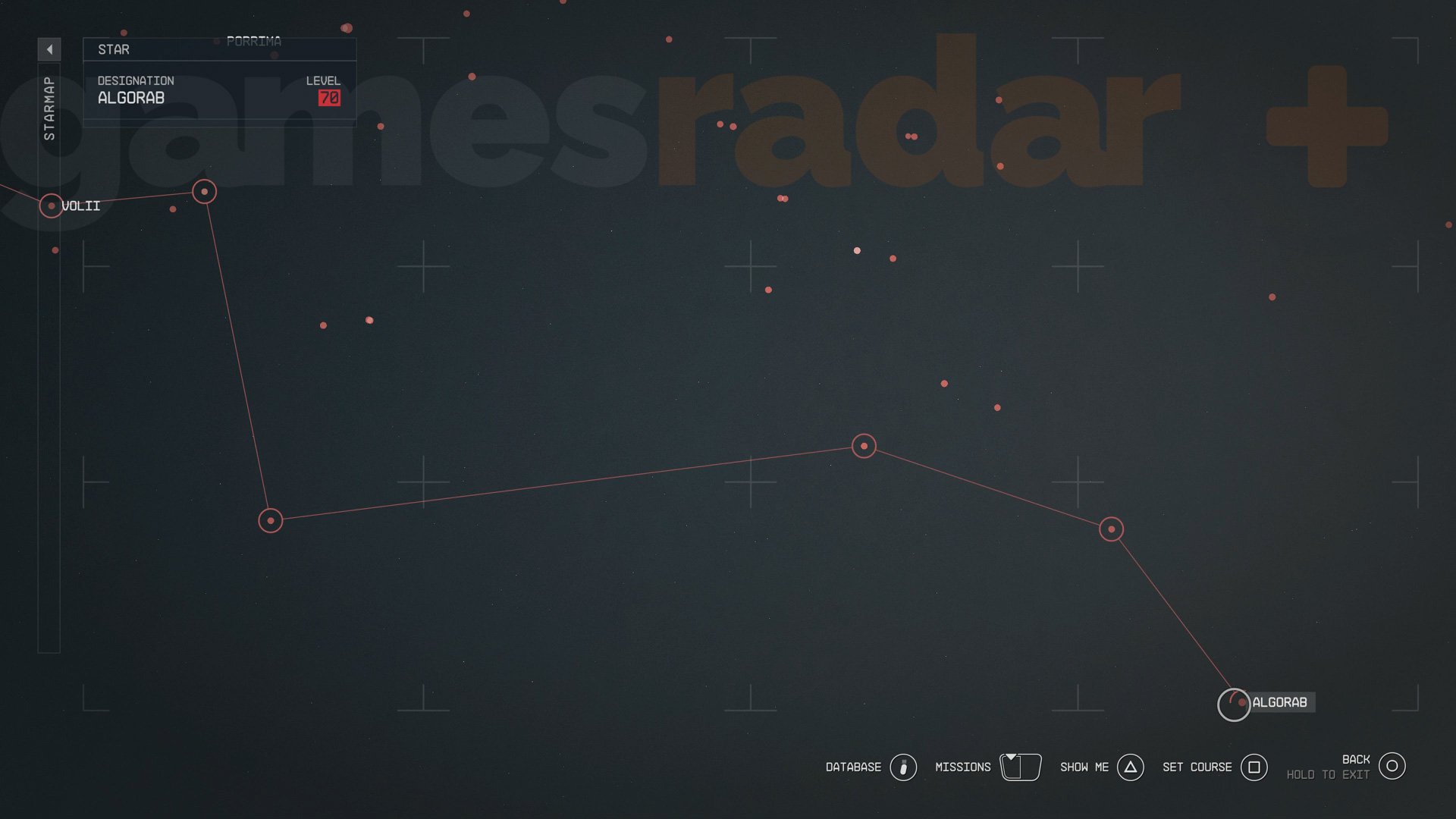The width and height of the screenshot is (1456, 819).
Task: Activate the Show Me triangle icon
Action: pyautogui.click(x=1131, y=767)
